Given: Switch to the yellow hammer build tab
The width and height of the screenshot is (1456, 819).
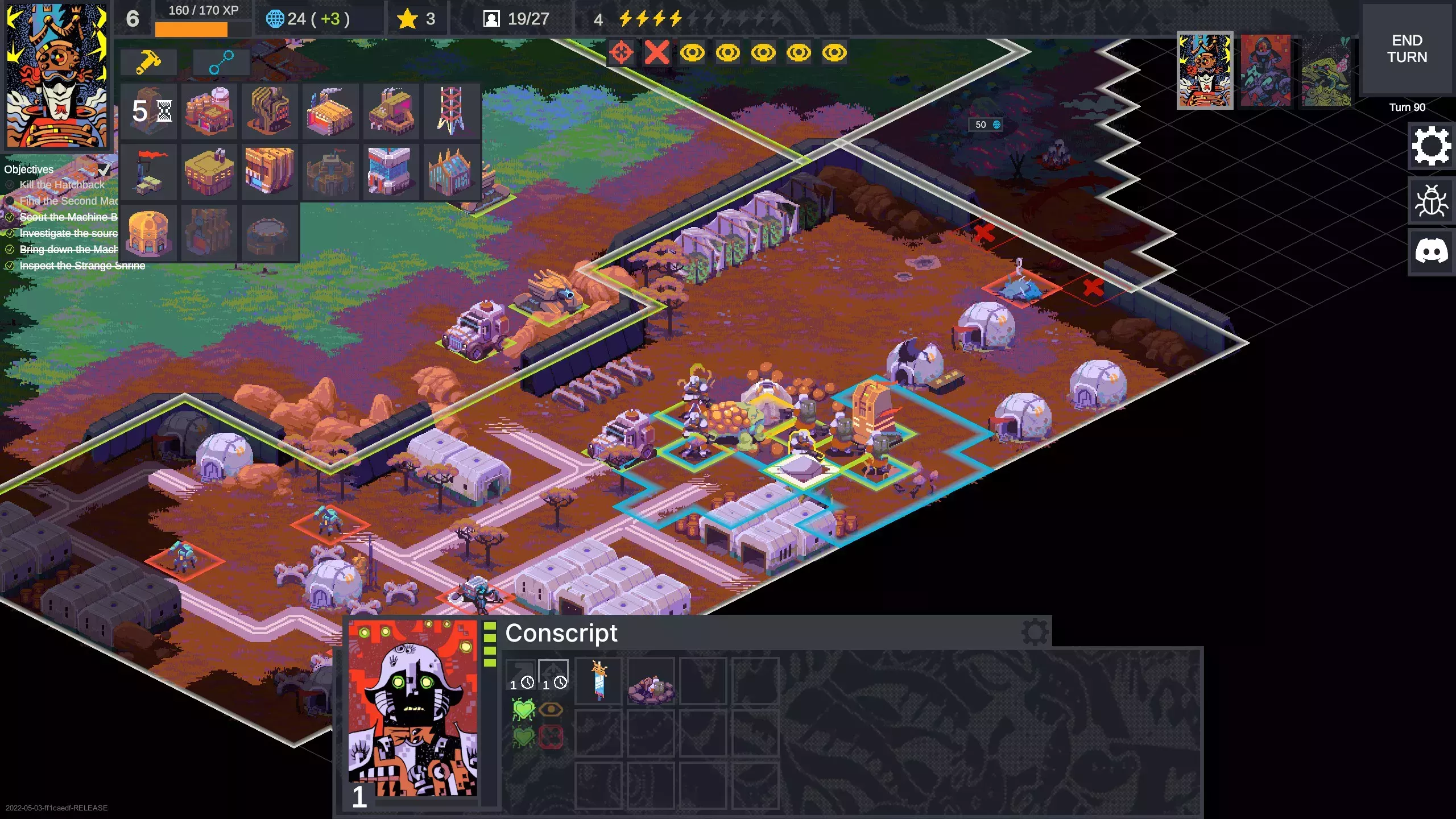Looking at the screenshot, I should [148, 61].
